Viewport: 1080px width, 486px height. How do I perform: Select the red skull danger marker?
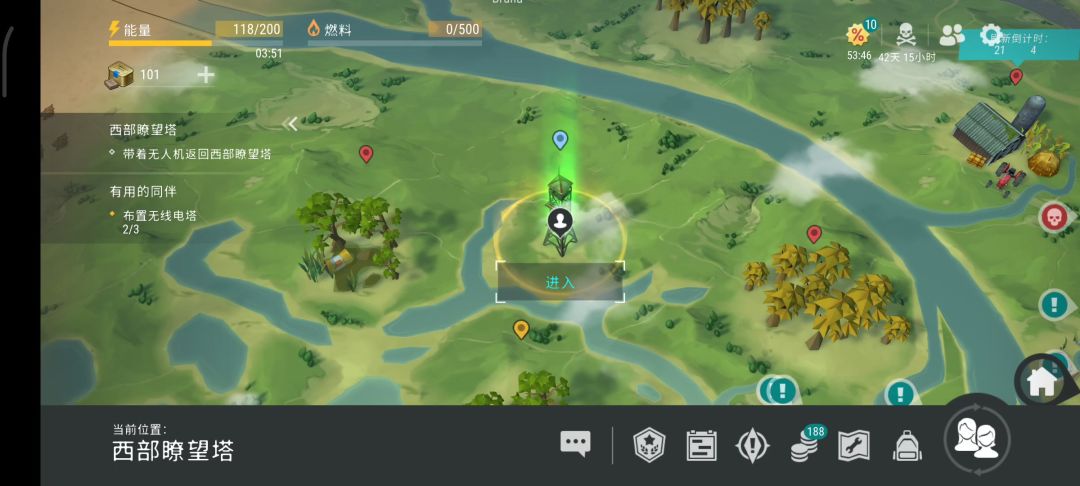1053,216
